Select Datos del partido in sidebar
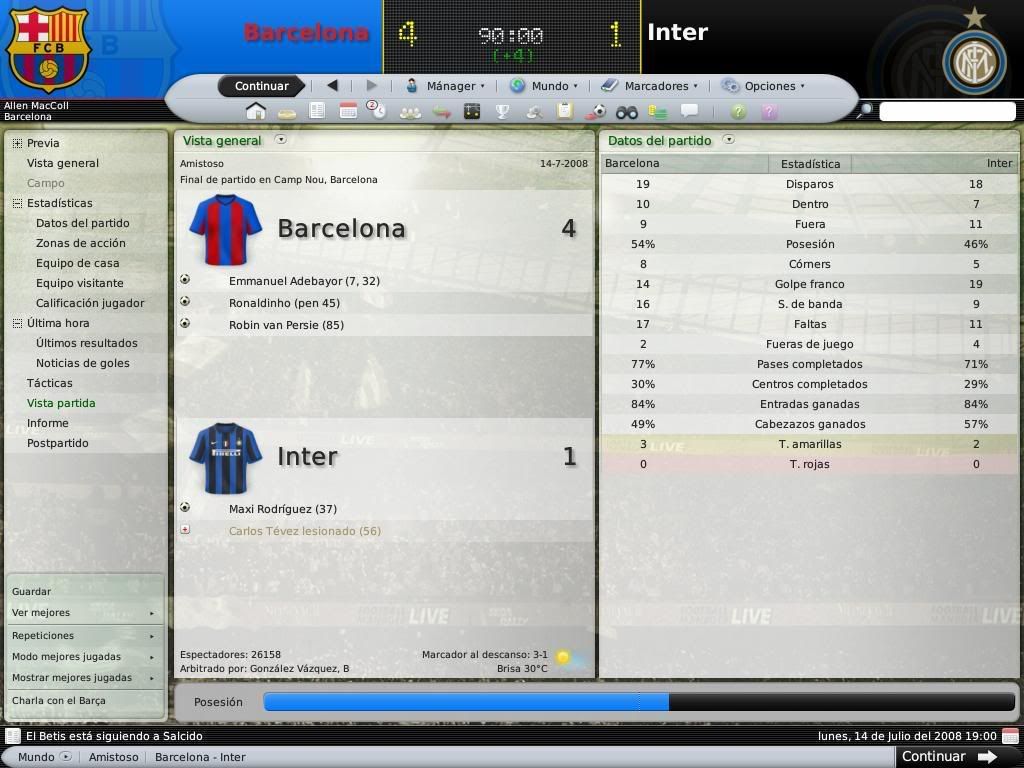The width and height of the screenshot is (1024, 768). 82,223
